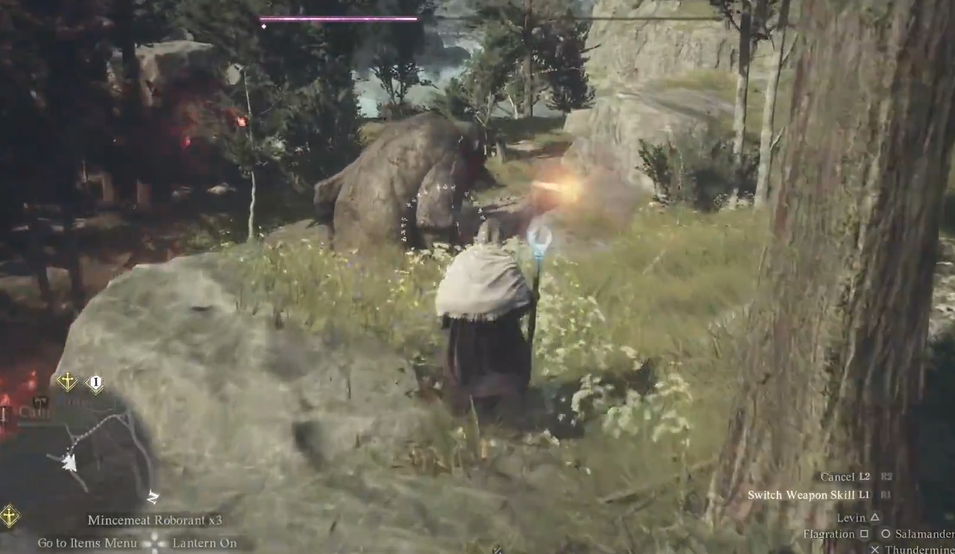Screen dimensions: 955x554
Task: Open the Go to Items Menu shortcut
Action: 87,543
